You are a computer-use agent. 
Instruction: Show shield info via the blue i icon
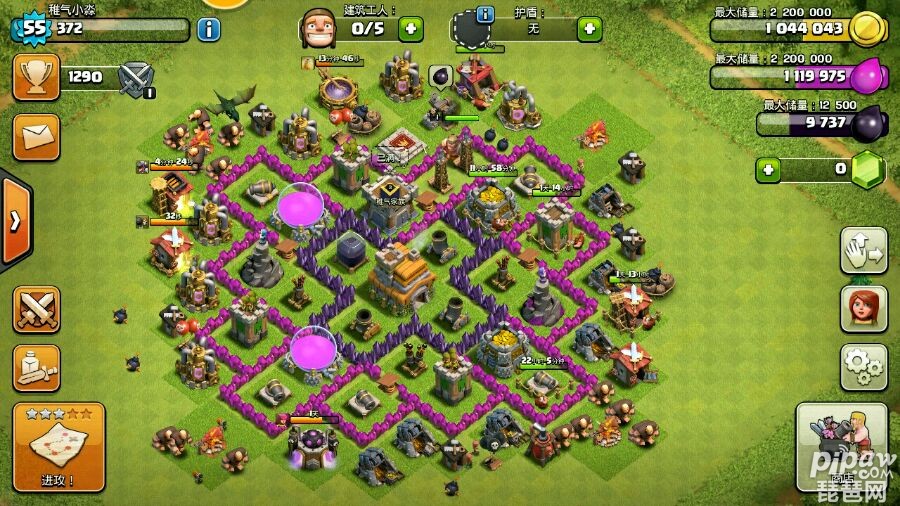[x=486, y=14]
